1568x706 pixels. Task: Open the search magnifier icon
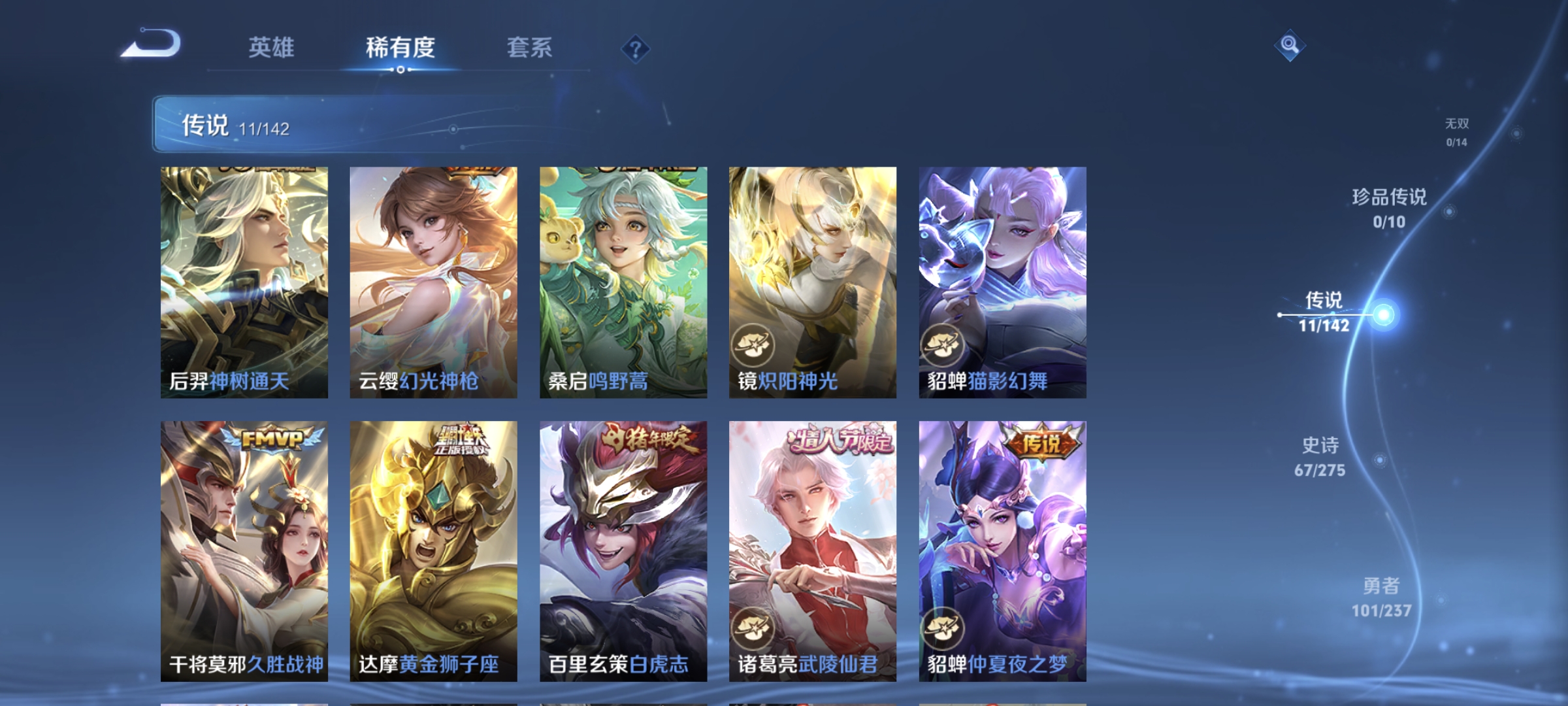click(x=1290, y=44)
